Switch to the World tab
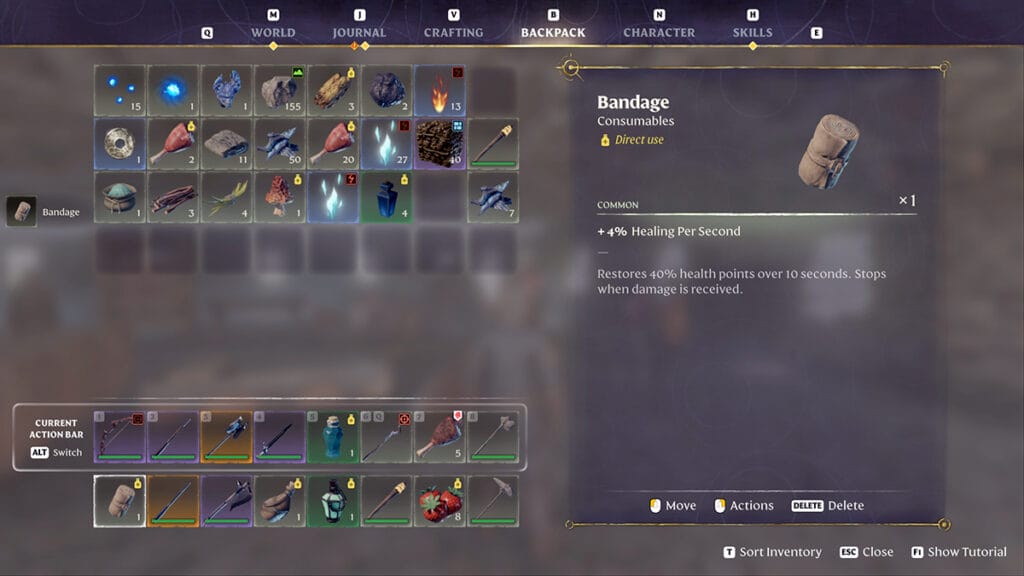 pos(273,32)
